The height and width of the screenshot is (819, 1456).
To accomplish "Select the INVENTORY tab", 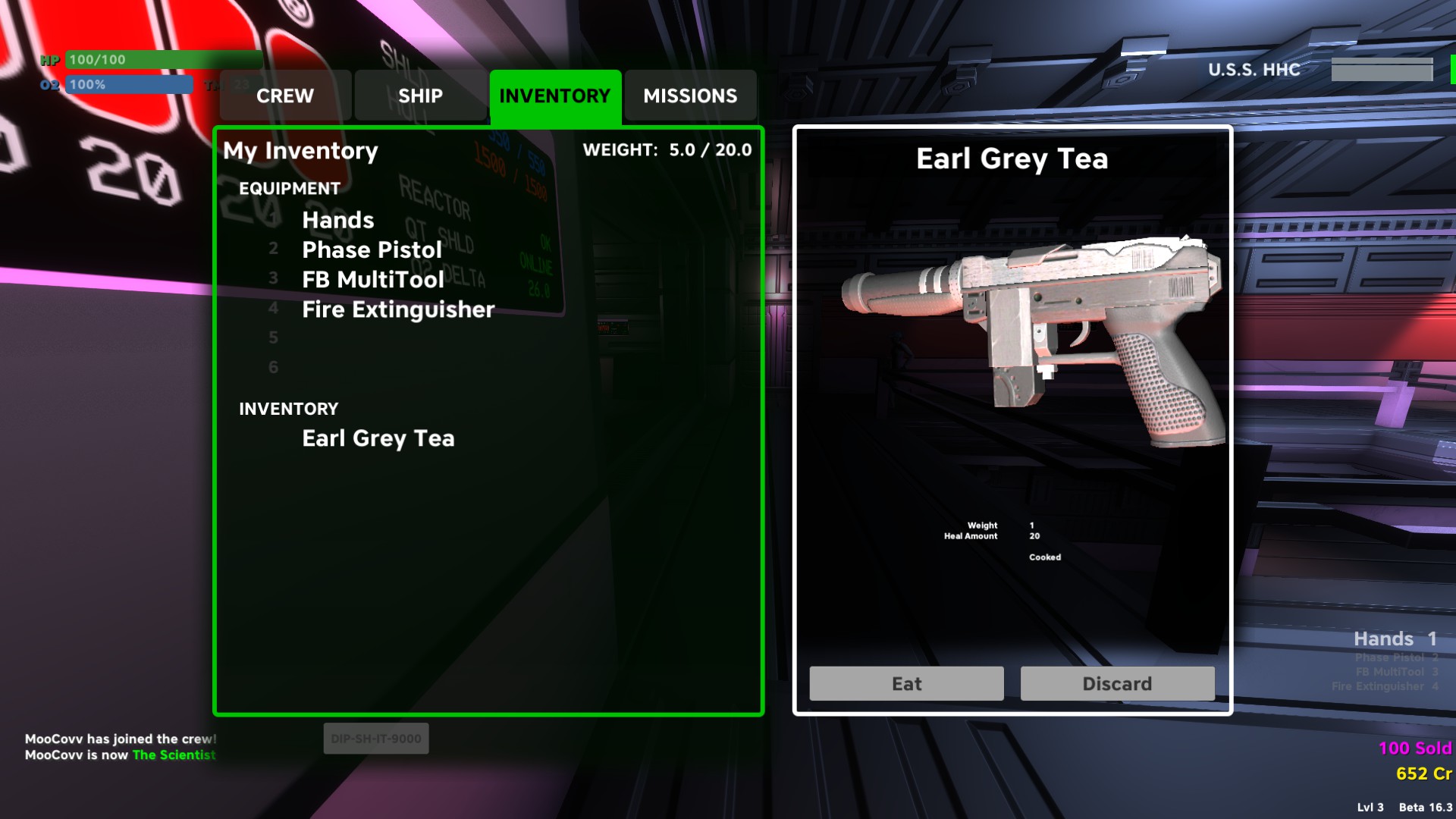I will [x=555, y=96].
